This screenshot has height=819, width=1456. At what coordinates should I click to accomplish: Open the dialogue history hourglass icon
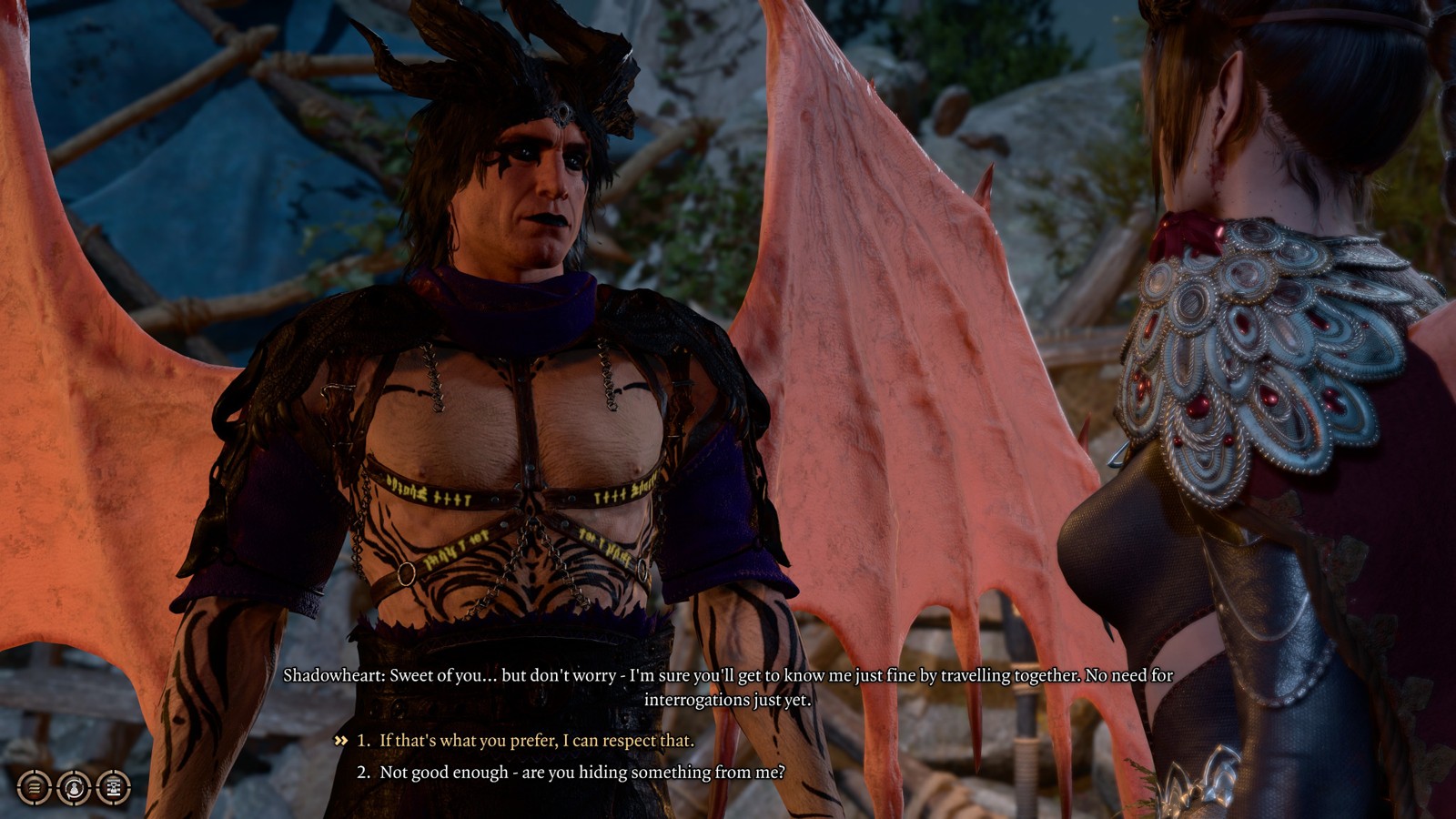(x=114, y=787)
